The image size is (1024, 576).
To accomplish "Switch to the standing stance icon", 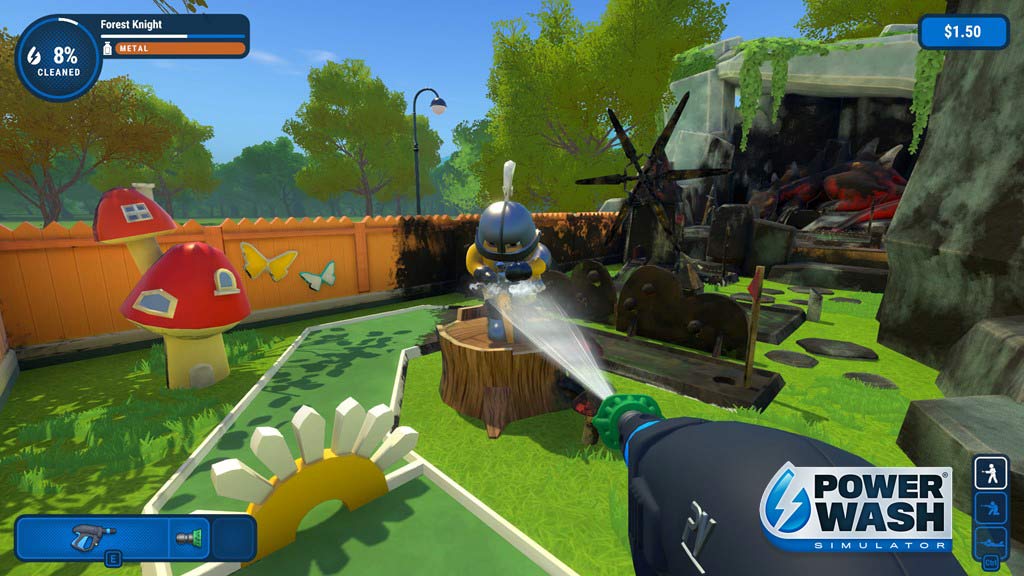I will [990, 473].
